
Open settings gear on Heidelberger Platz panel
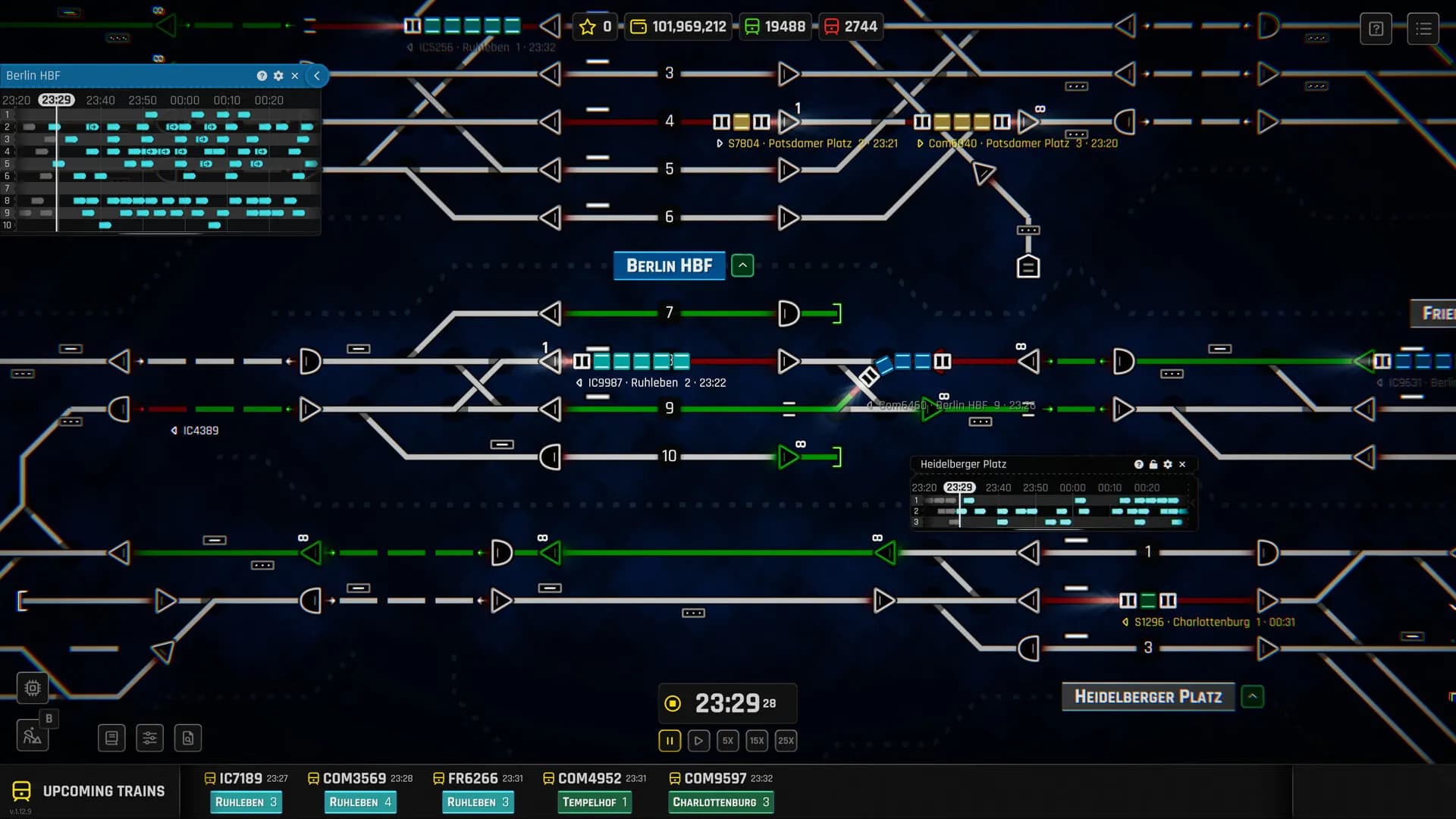(x=1168, y=464)
